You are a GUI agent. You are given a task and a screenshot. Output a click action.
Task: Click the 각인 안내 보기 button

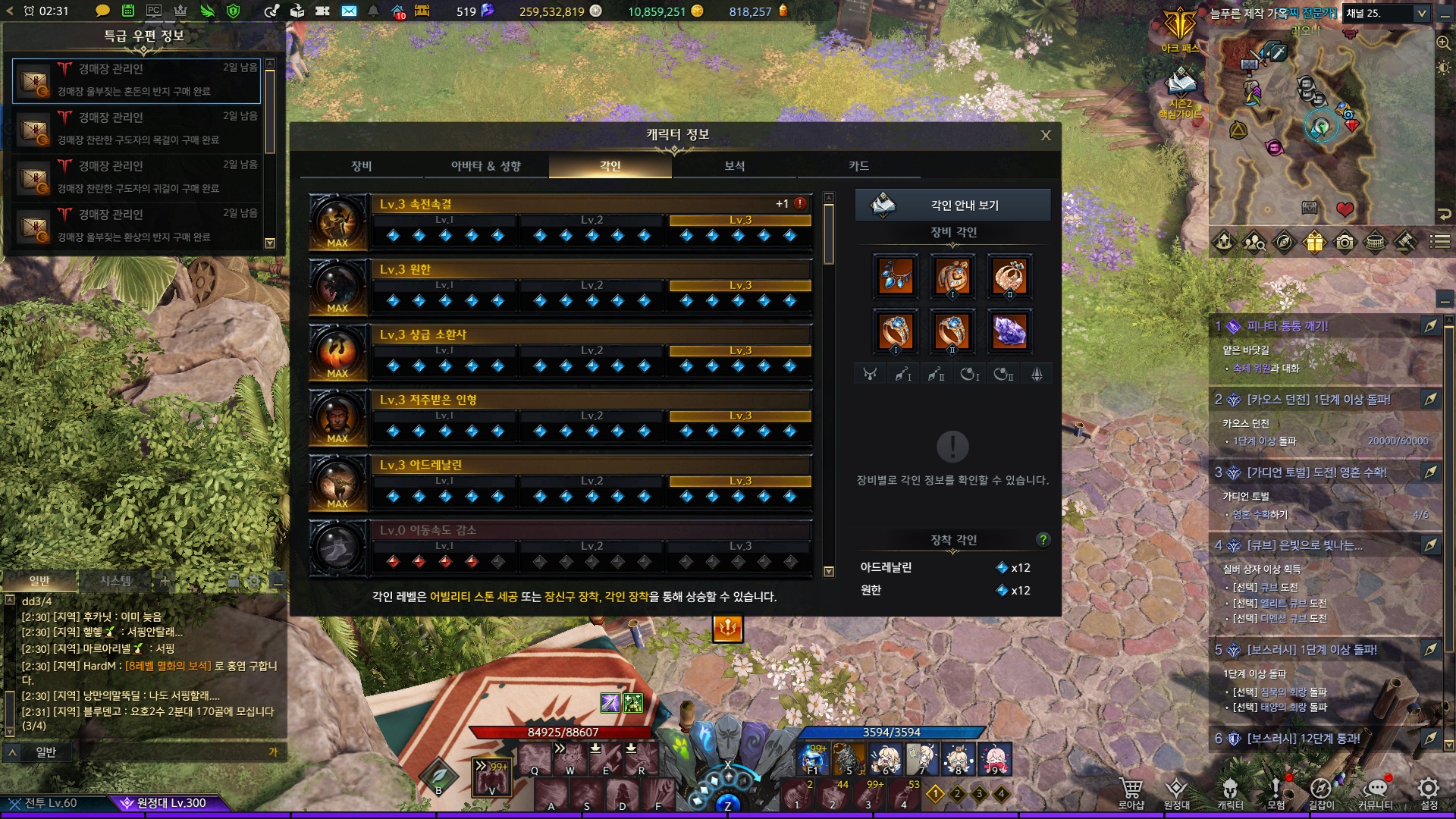(x=952, y=205)
